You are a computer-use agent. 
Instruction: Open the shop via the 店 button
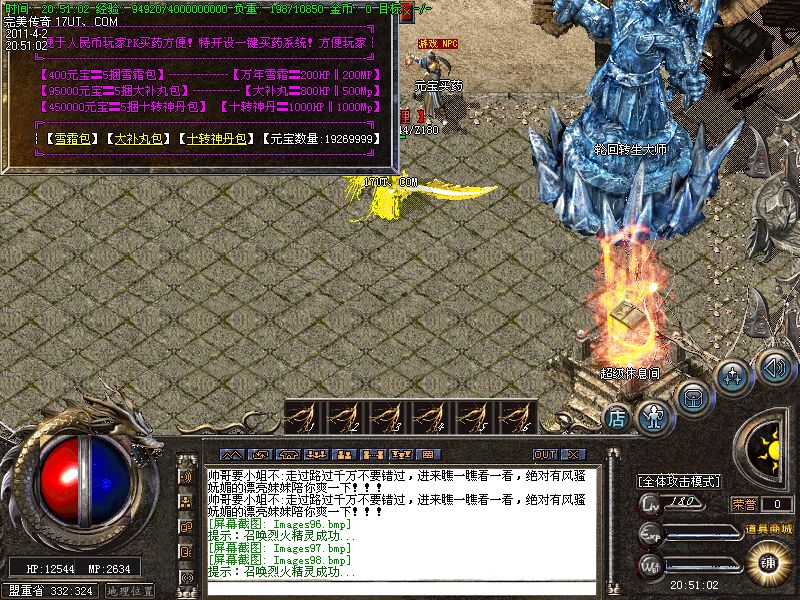[x=617, y=415]
